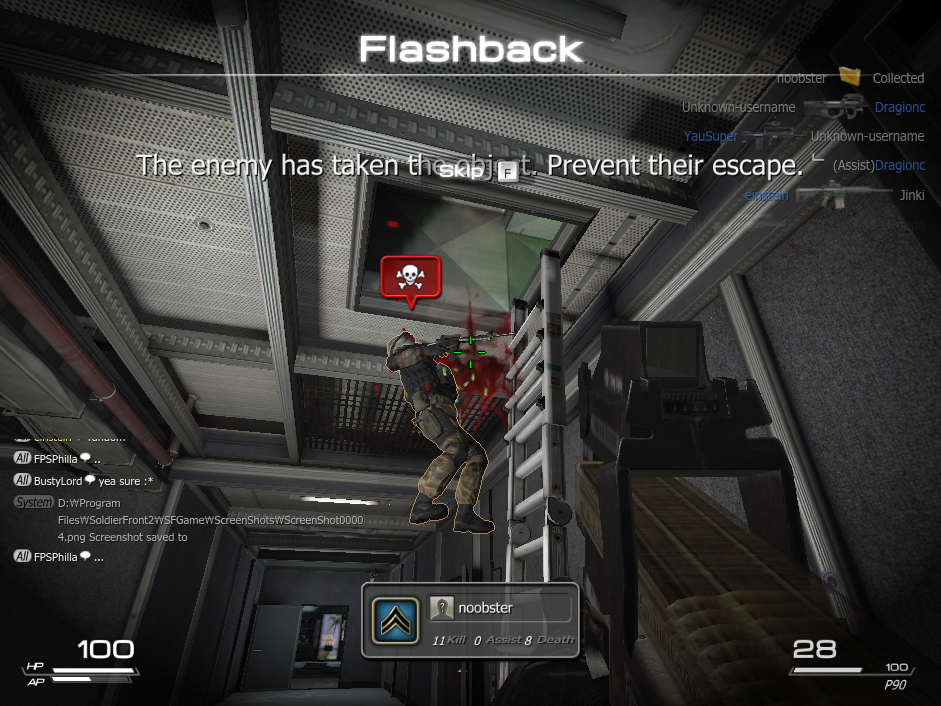The height and width of the screenshot is (706, 941).
Task: Click the red skull death marker
Action: coord(410,277)
